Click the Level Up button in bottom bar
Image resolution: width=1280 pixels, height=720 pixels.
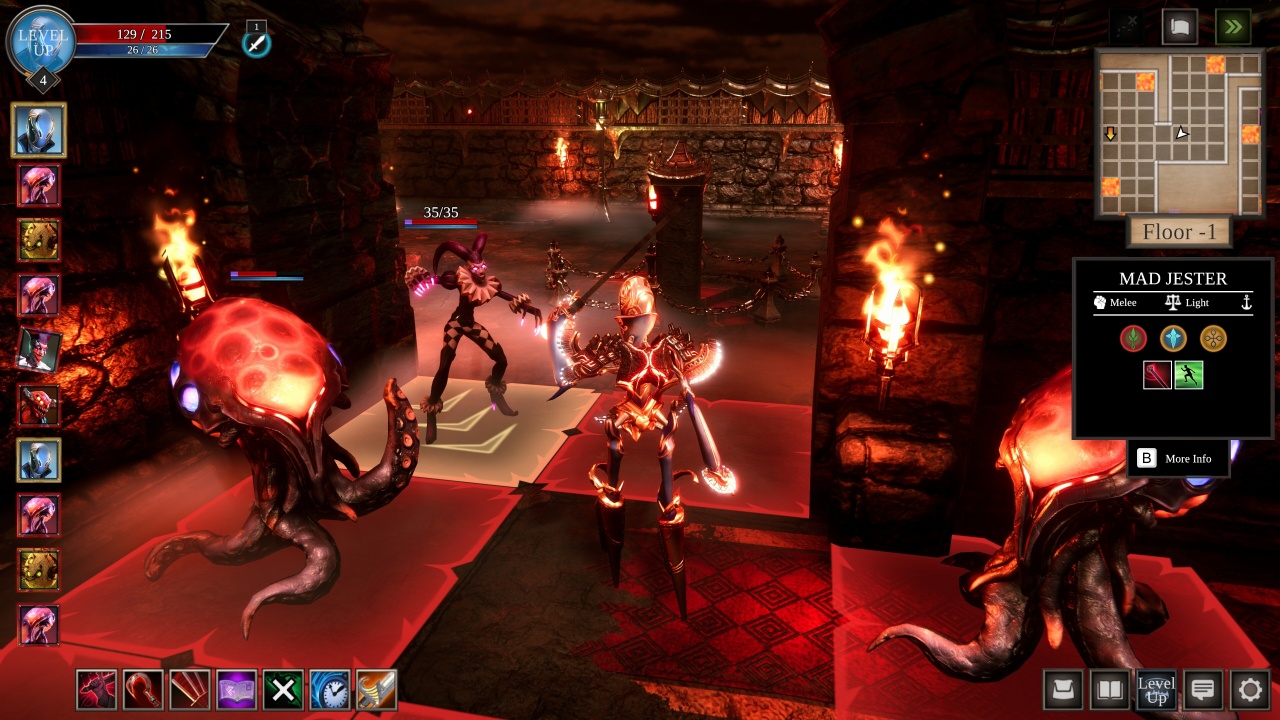tap(1156, 689)
